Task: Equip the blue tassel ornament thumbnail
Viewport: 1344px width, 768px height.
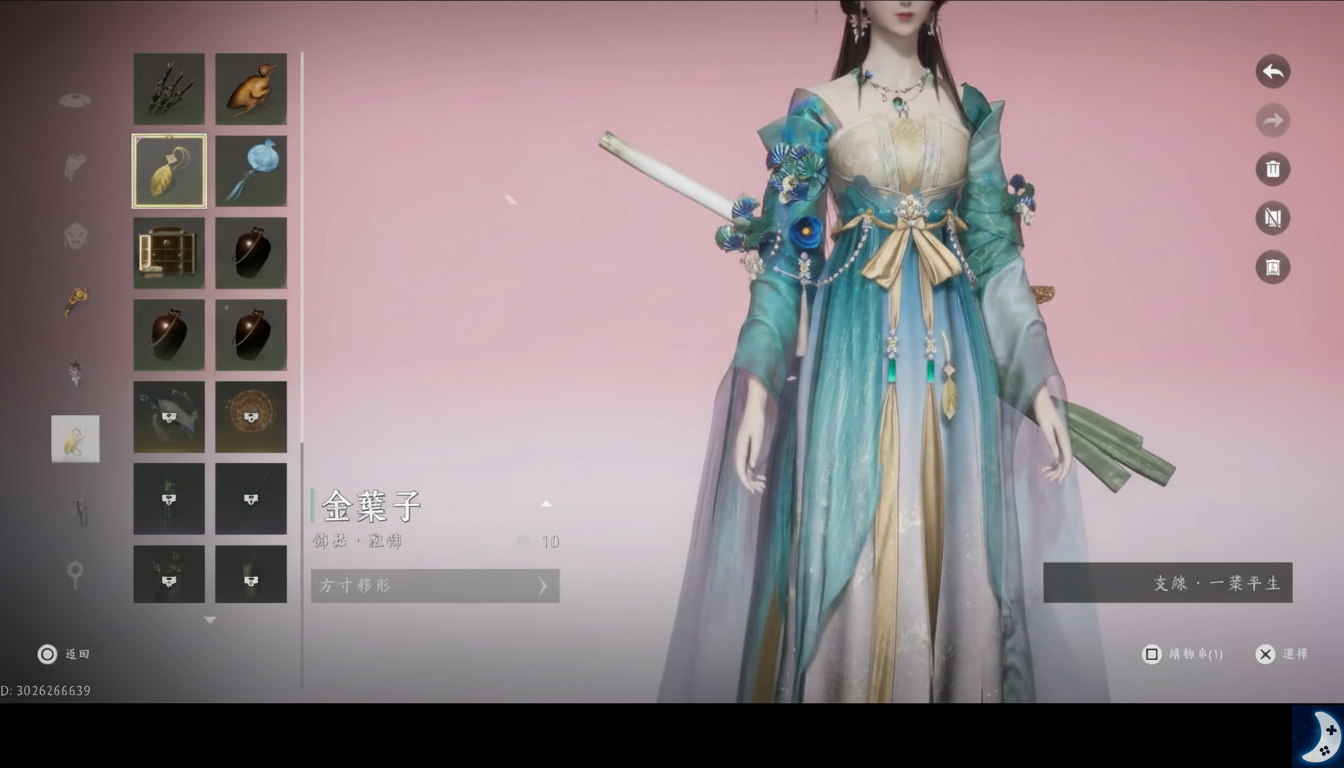Action: coord(250,170)
